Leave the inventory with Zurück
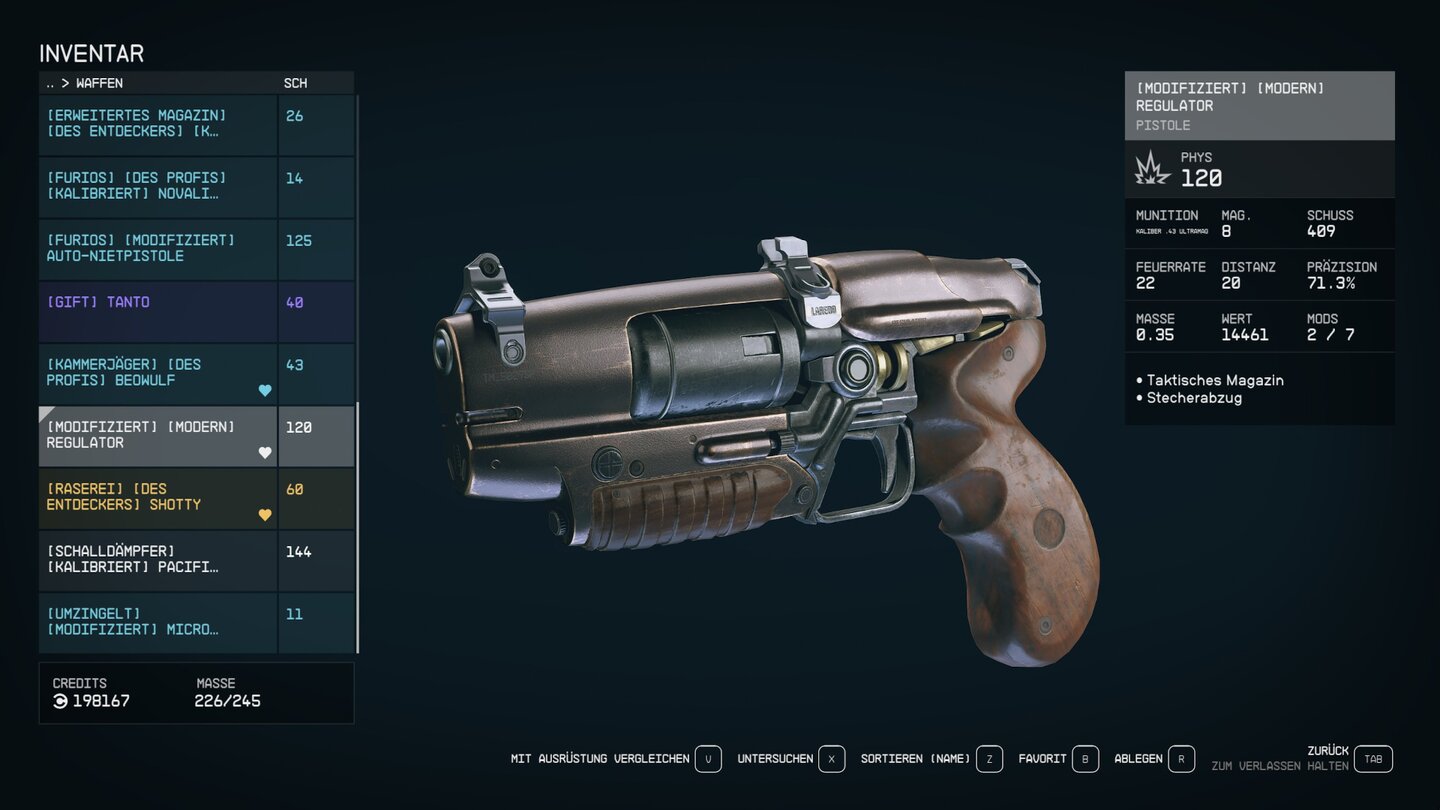Viewport: 1440px width, 810px height. pyautogui.click(x=1373, y=759)
